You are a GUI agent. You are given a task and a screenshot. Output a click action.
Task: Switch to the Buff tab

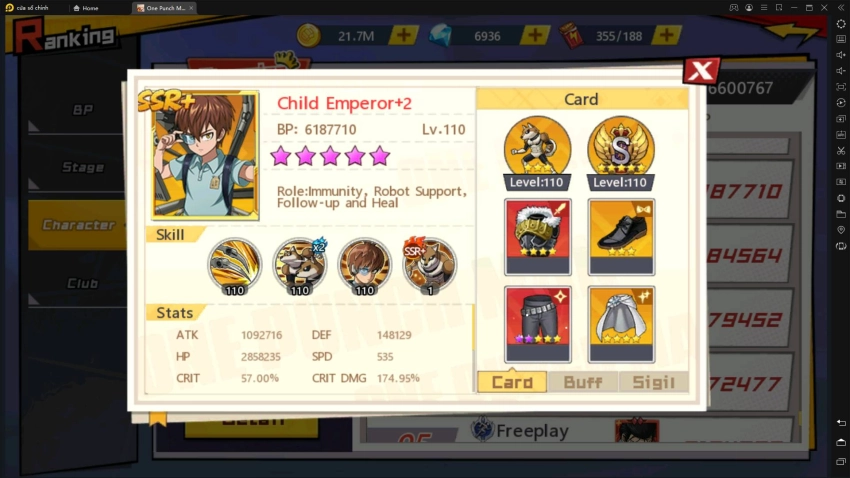tap(582, 382)
